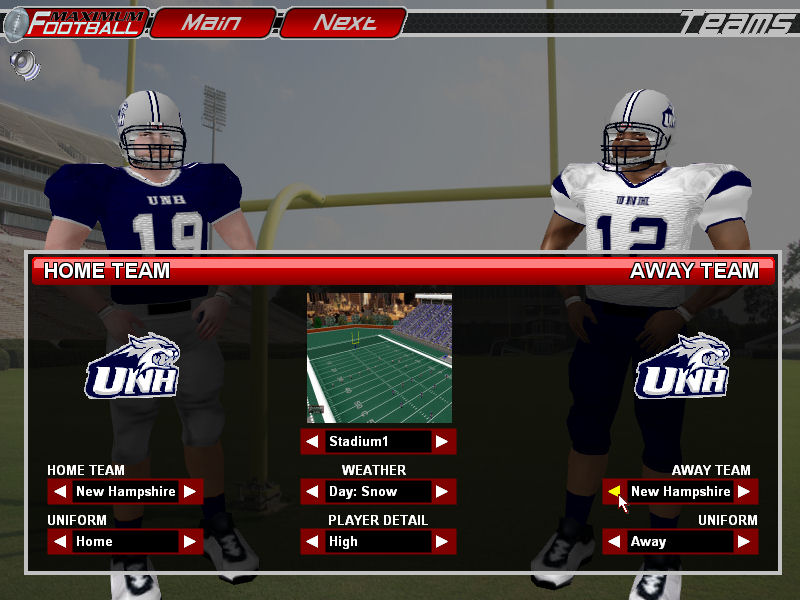Screen dimensions: 800x600
Task: Click the stadium preview thumbnail
Action: point(379,357)
